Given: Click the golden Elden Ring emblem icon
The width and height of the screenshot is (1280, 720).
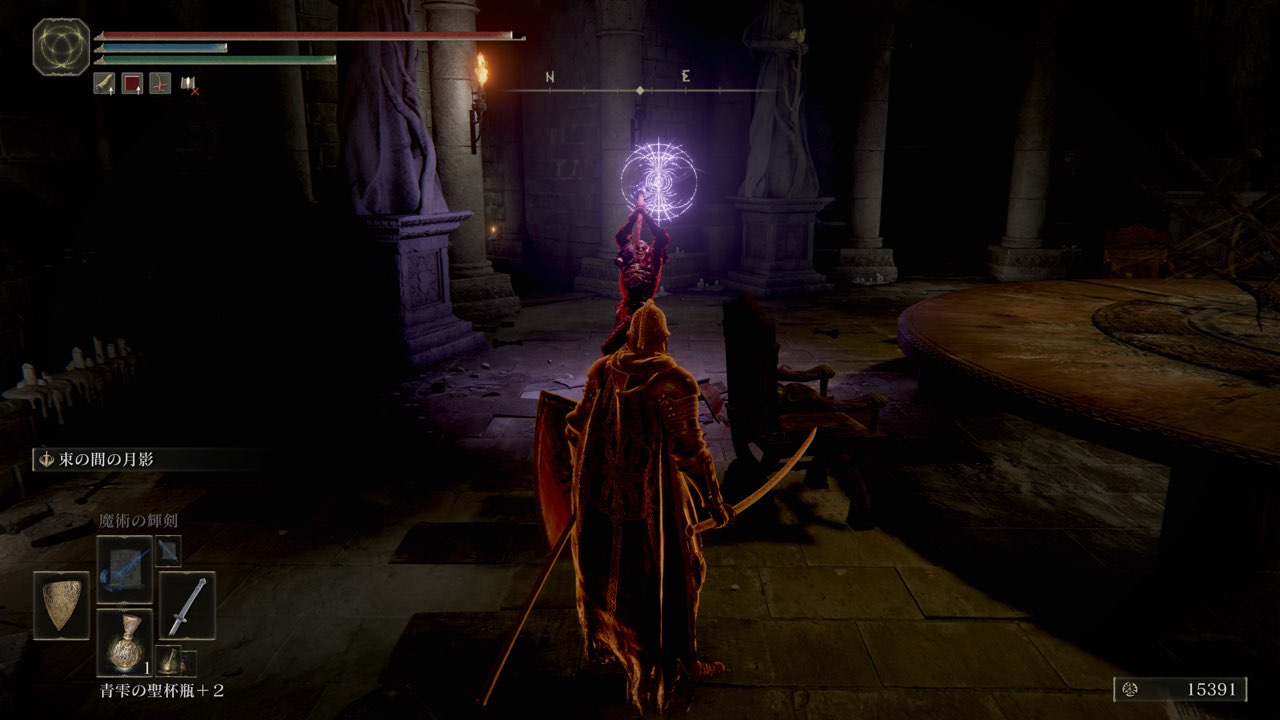Looking at the screenshot, I should pos(61,46).
